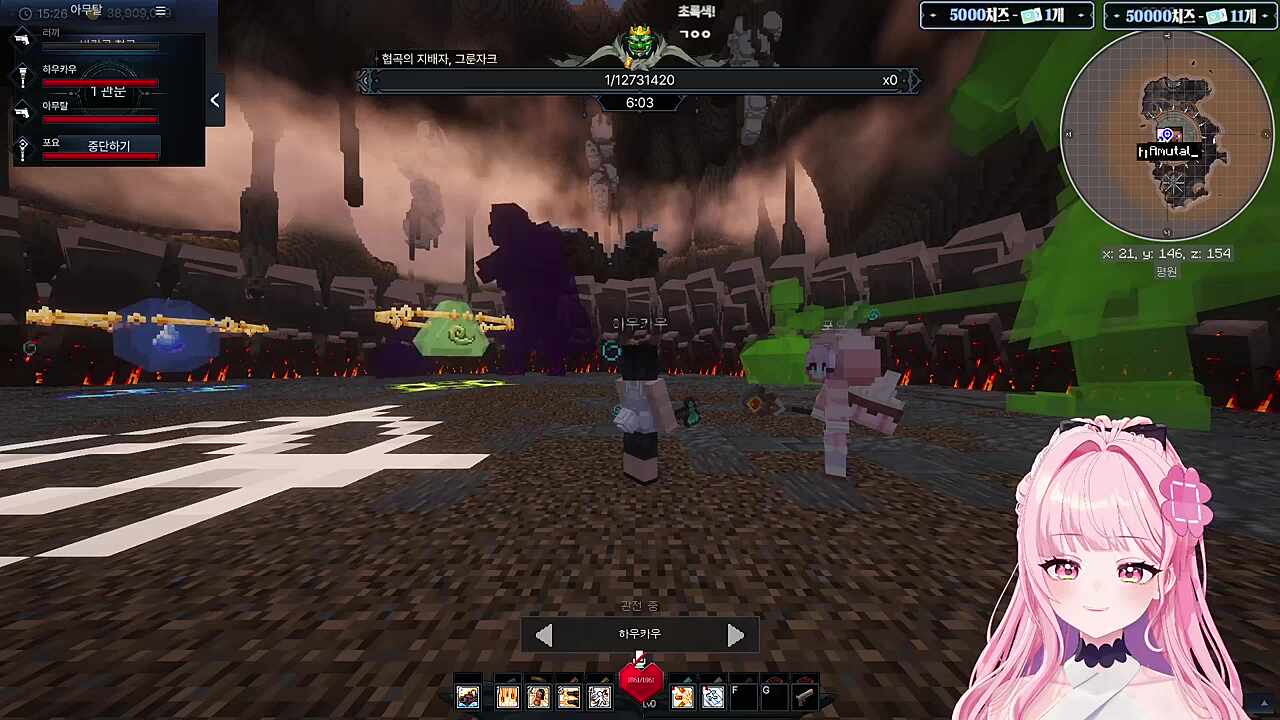Select the empty G skill slot
Screen dimensions: 1280x720
pos(773,697)
